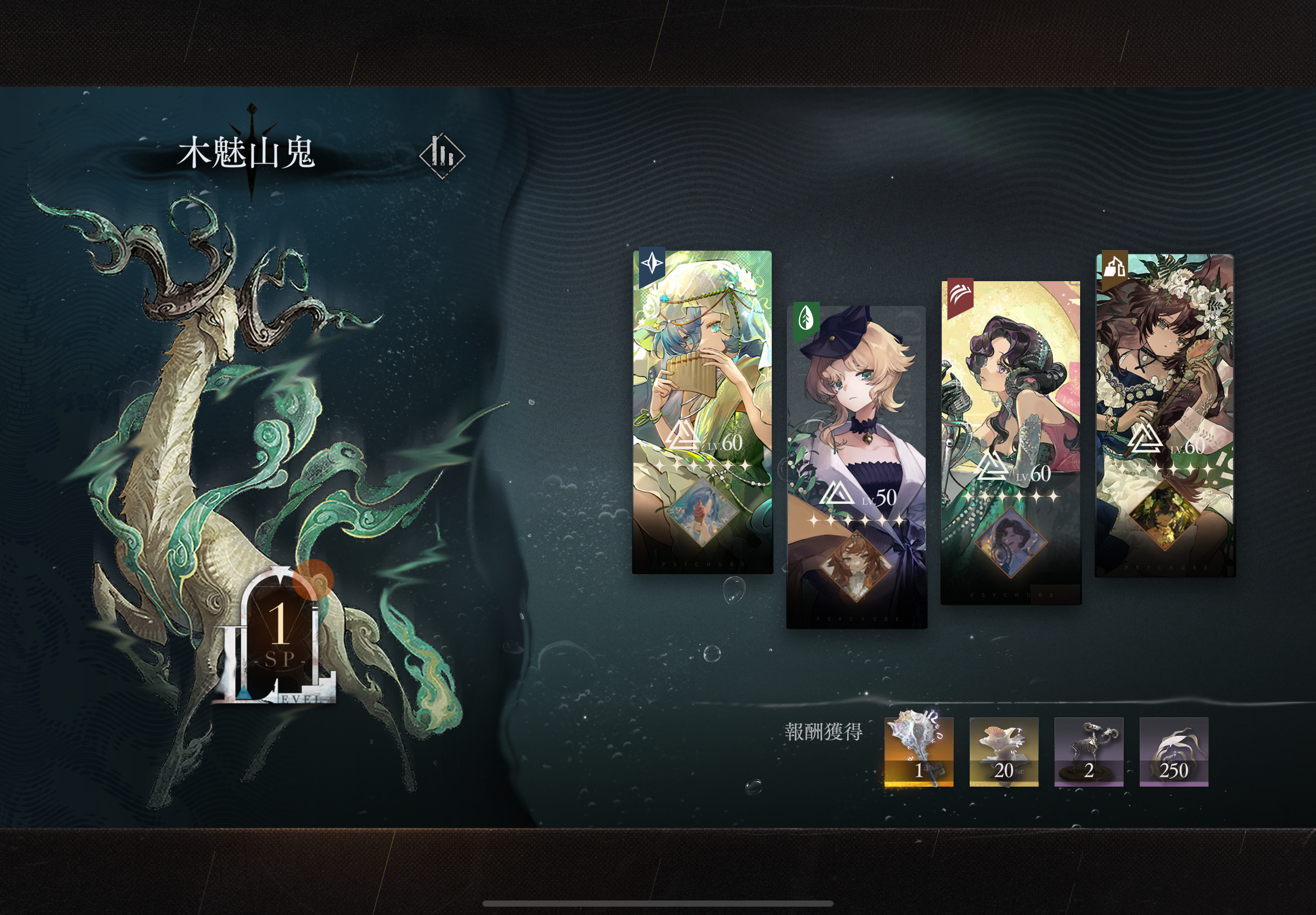Image resolution: width=1316 pixels, height=915 pixels.
Task: Open the battle statistics diamond icon
Action: (442, 155)
